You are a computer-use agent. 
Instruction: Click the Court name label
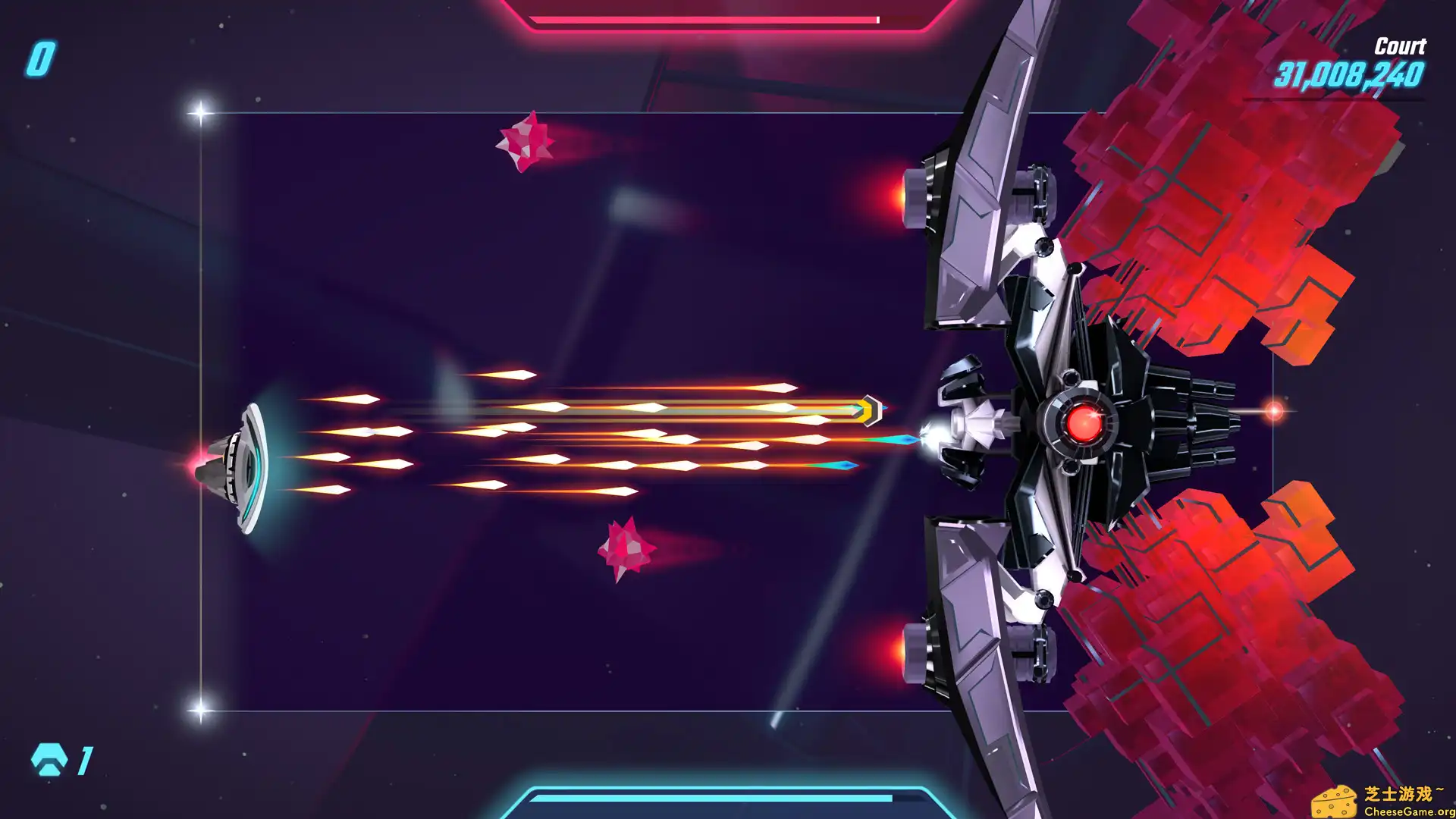[1399, 47]
